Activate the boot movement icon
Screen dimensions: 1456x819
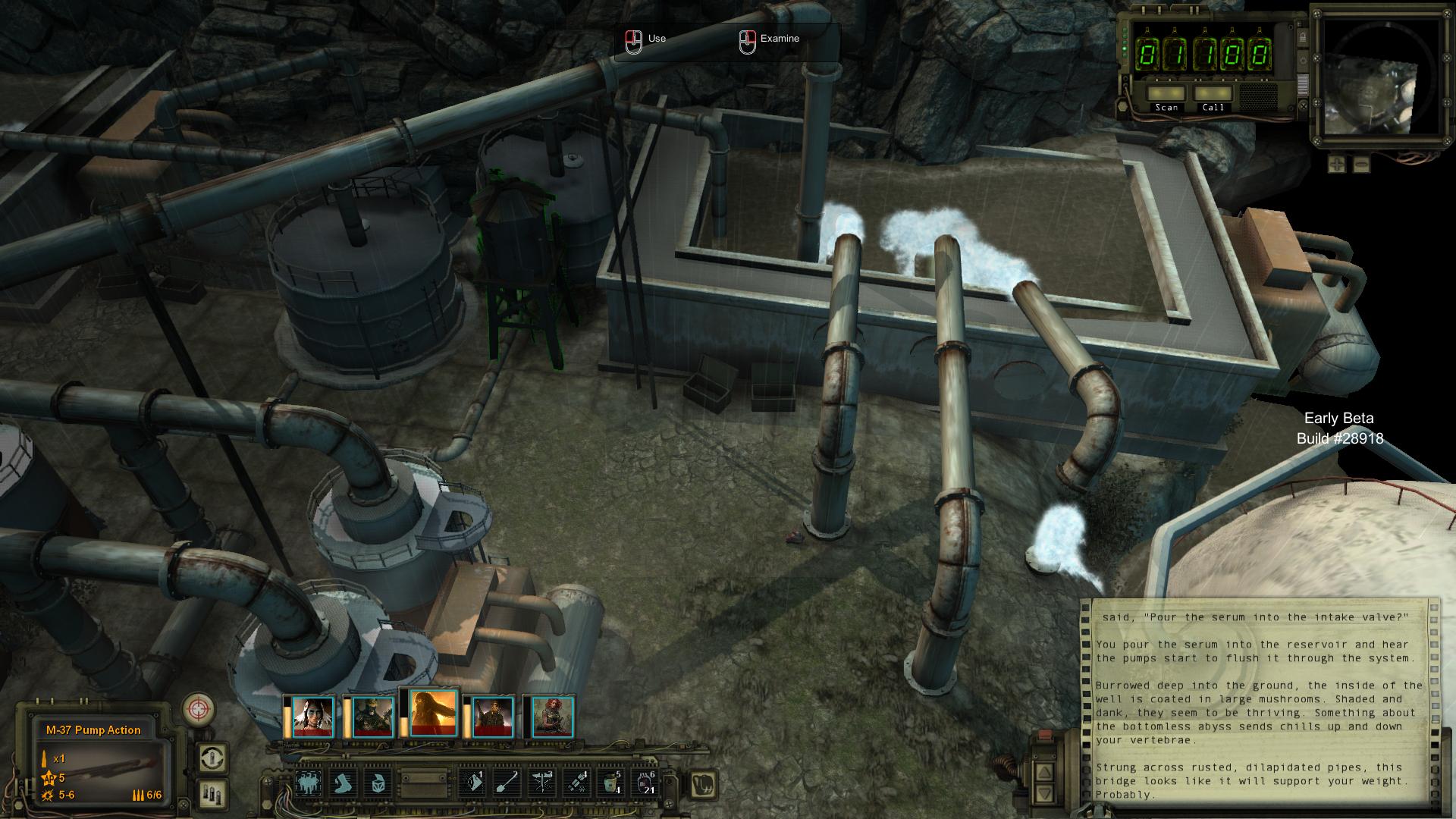pyautogui.click(x=345, y=783)
